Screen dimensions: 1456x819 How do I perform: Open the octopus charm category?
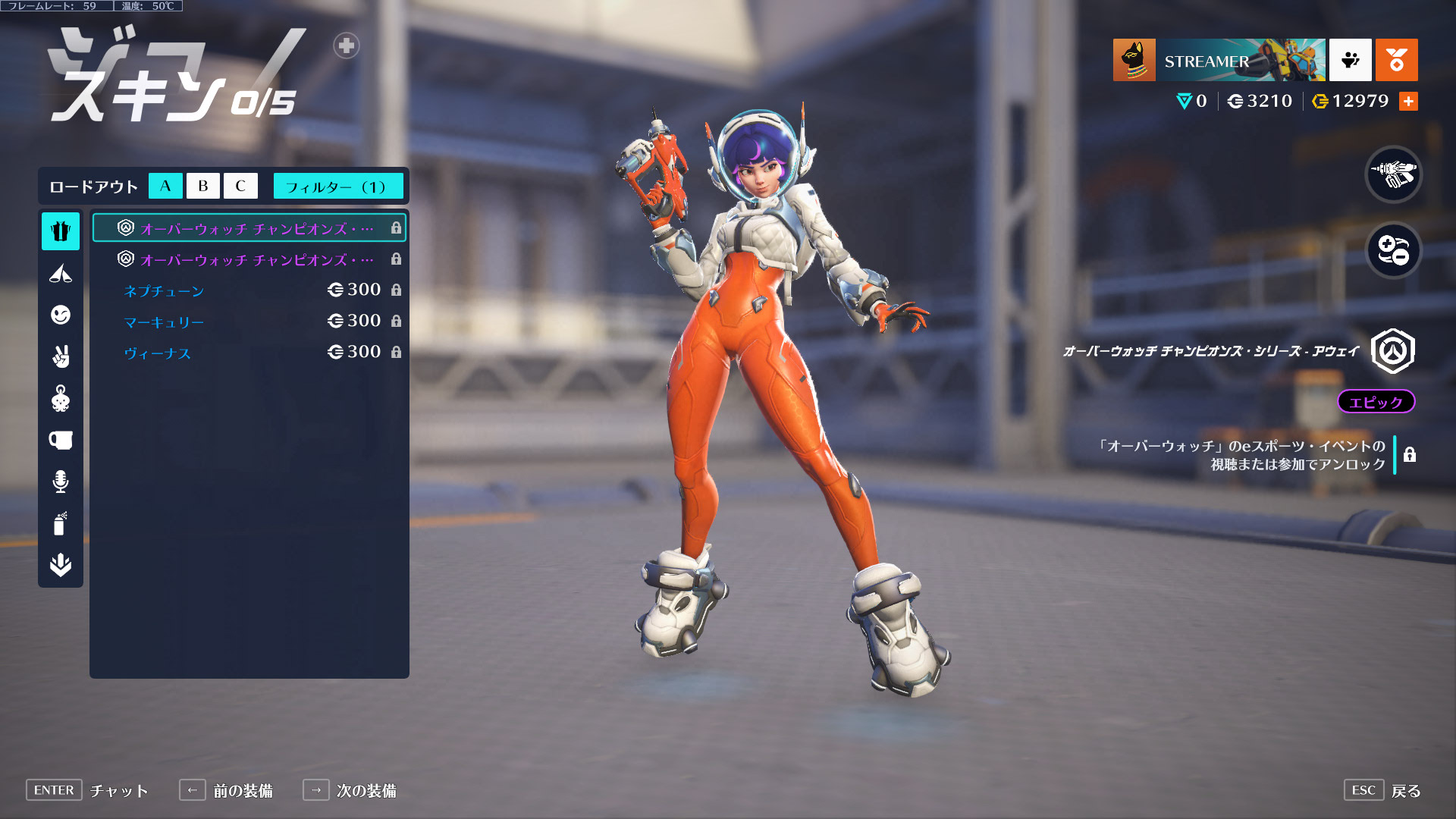(x=61, y=397)
